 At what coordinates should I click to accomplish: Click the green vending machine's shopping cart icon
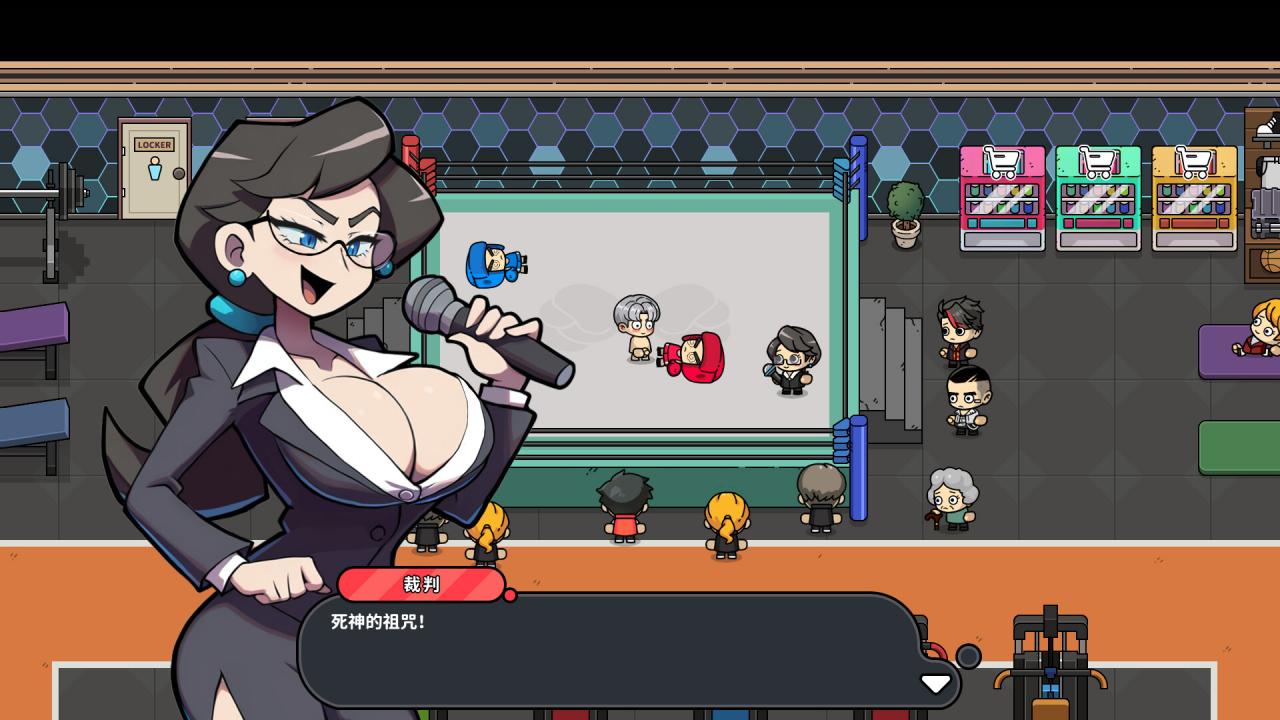point(1096,160)
